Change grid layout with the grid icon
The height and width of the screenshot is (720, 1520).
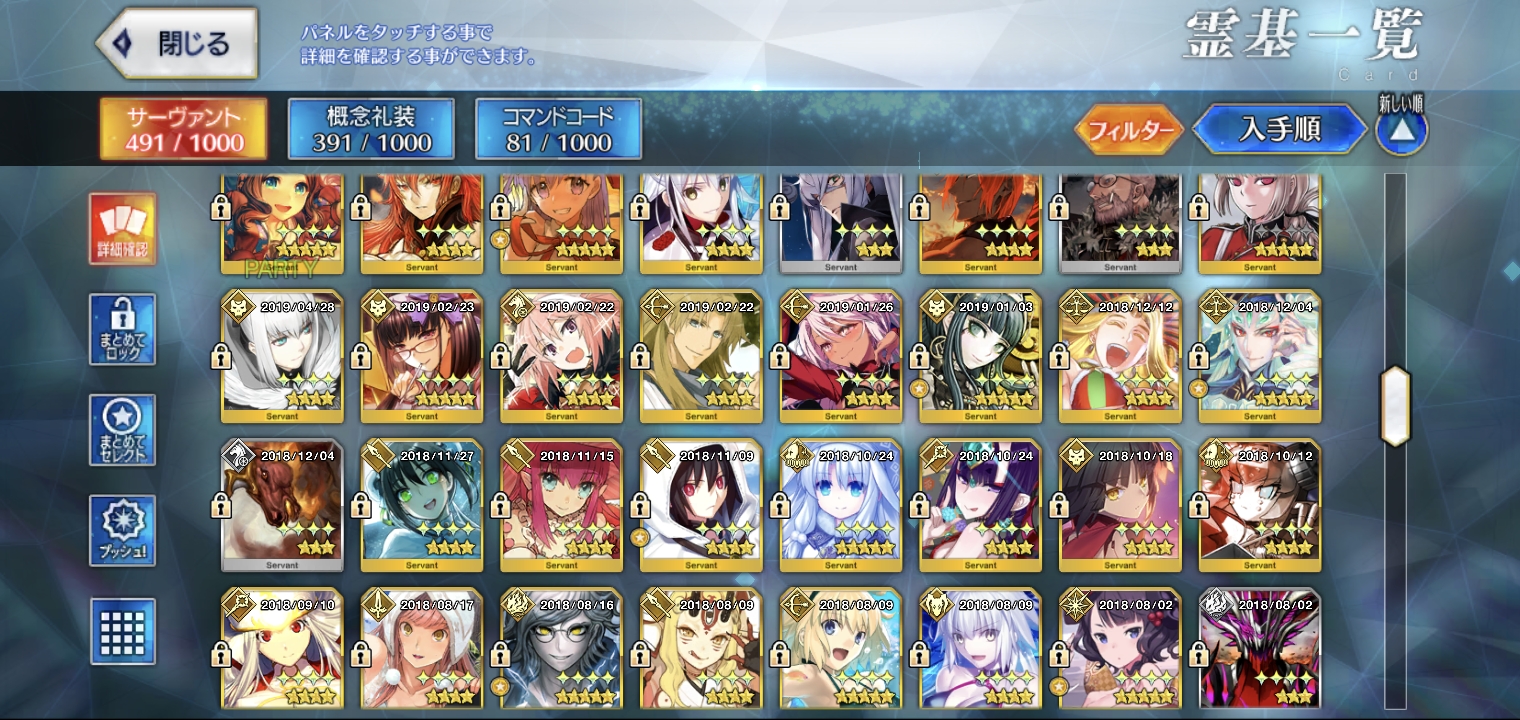pos(122,631)
